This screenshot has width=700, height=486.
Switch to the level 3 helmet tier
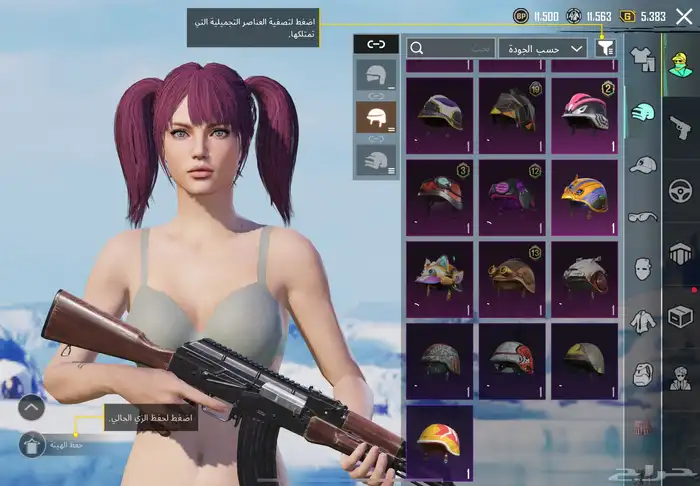point(376,160)
